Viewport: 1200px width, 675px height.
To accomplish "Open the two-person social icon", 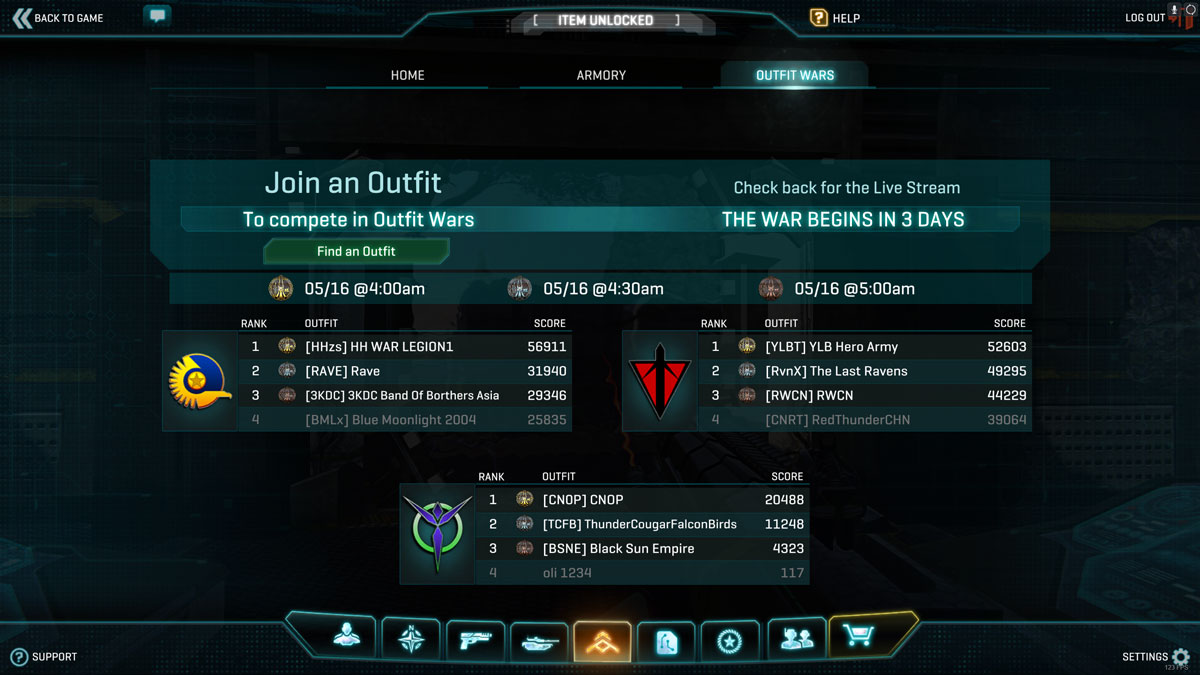I will [796, 639].
